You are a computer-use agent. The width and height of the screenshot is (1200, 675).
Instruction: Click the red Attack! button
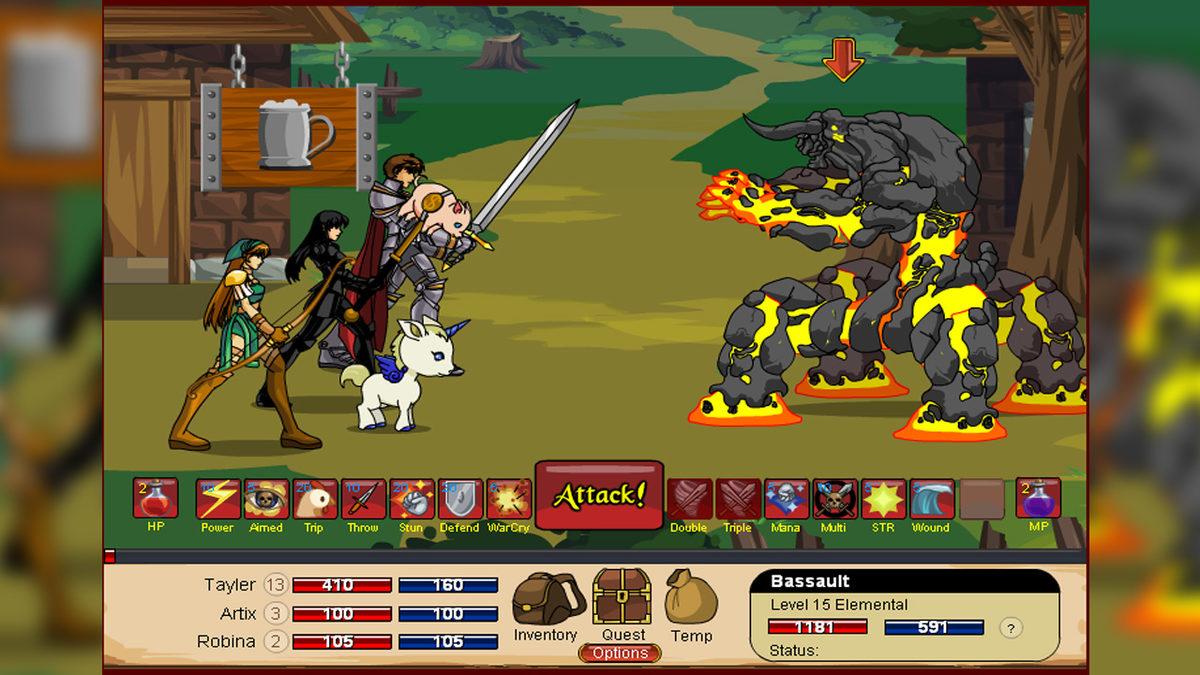599,495
